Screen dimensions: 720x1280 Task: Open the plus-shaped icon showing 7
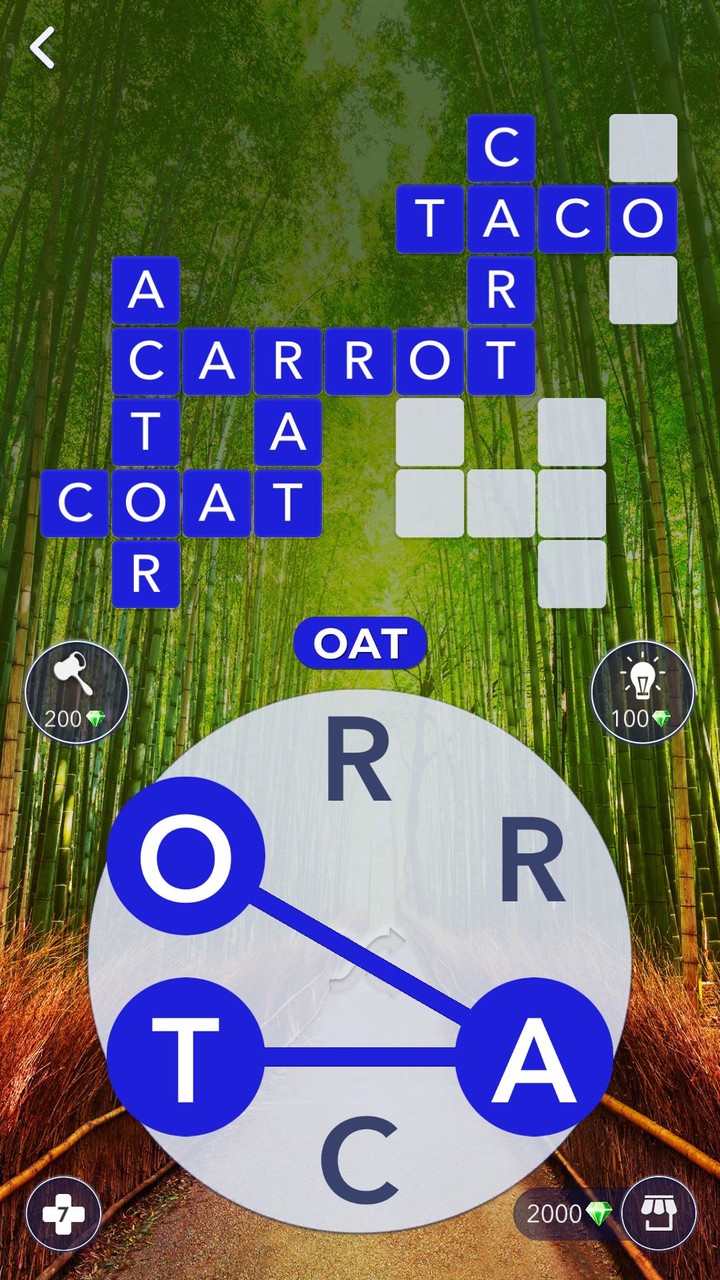pos(63,1214)
